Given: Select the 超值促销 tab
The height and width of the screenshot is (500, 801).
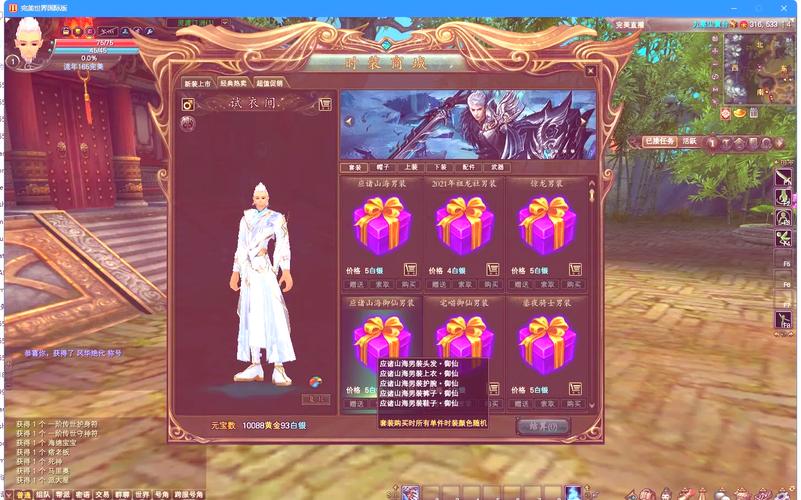Looking at the screenshot, I should [270, 84].
